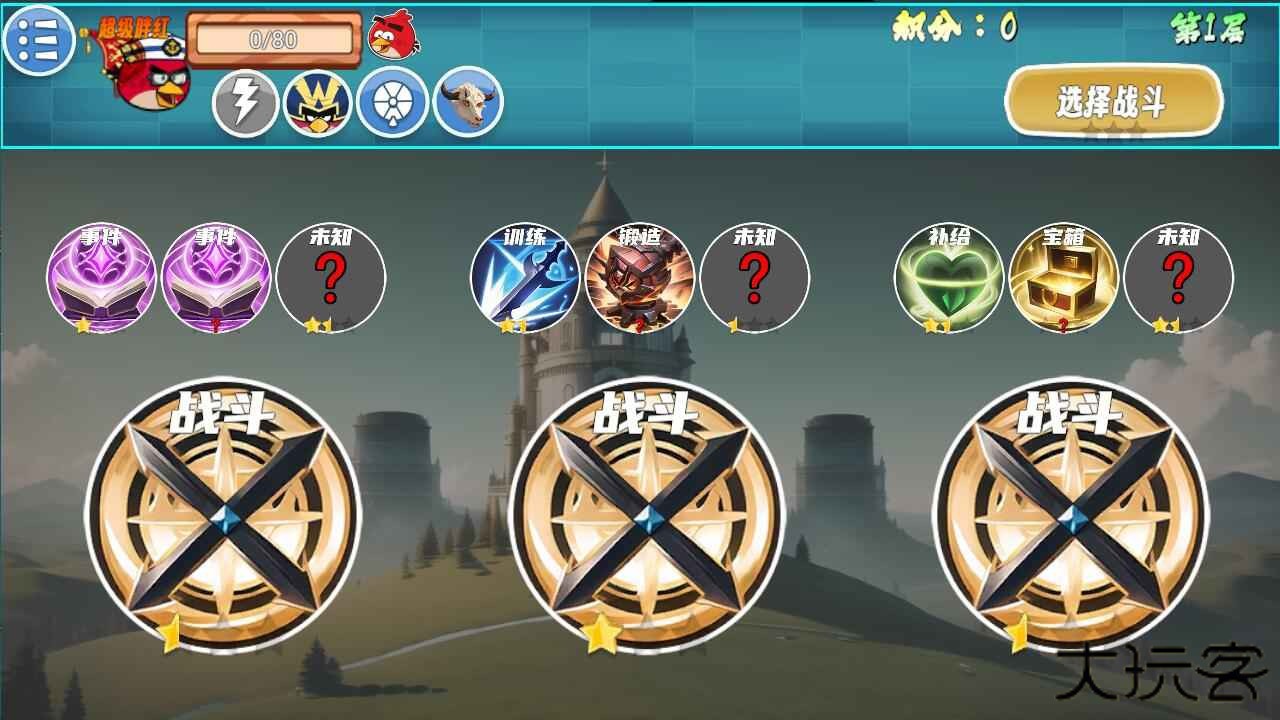Select the lightning ability icon

click(243, 101)
